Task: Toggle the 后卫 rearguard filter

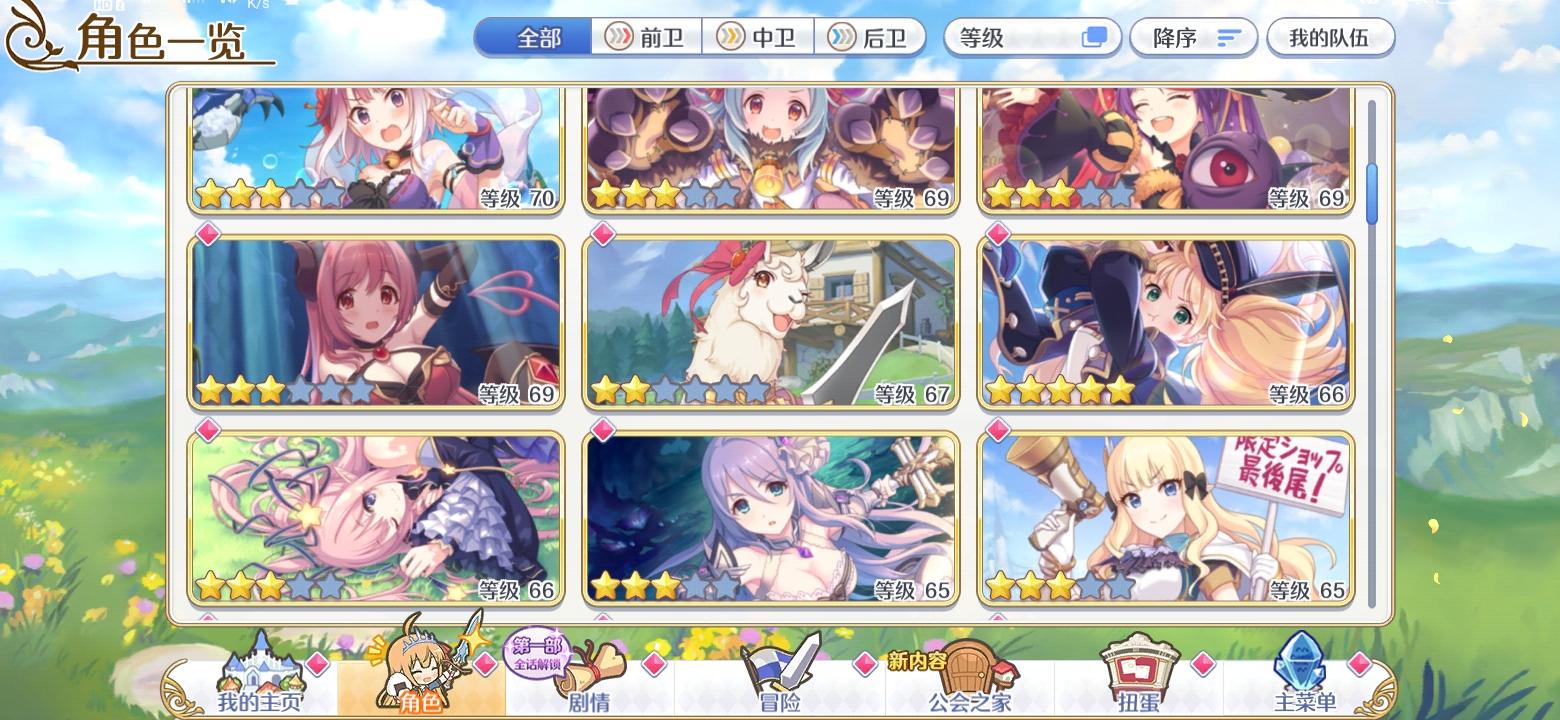Action: click(x=871, y=37)
